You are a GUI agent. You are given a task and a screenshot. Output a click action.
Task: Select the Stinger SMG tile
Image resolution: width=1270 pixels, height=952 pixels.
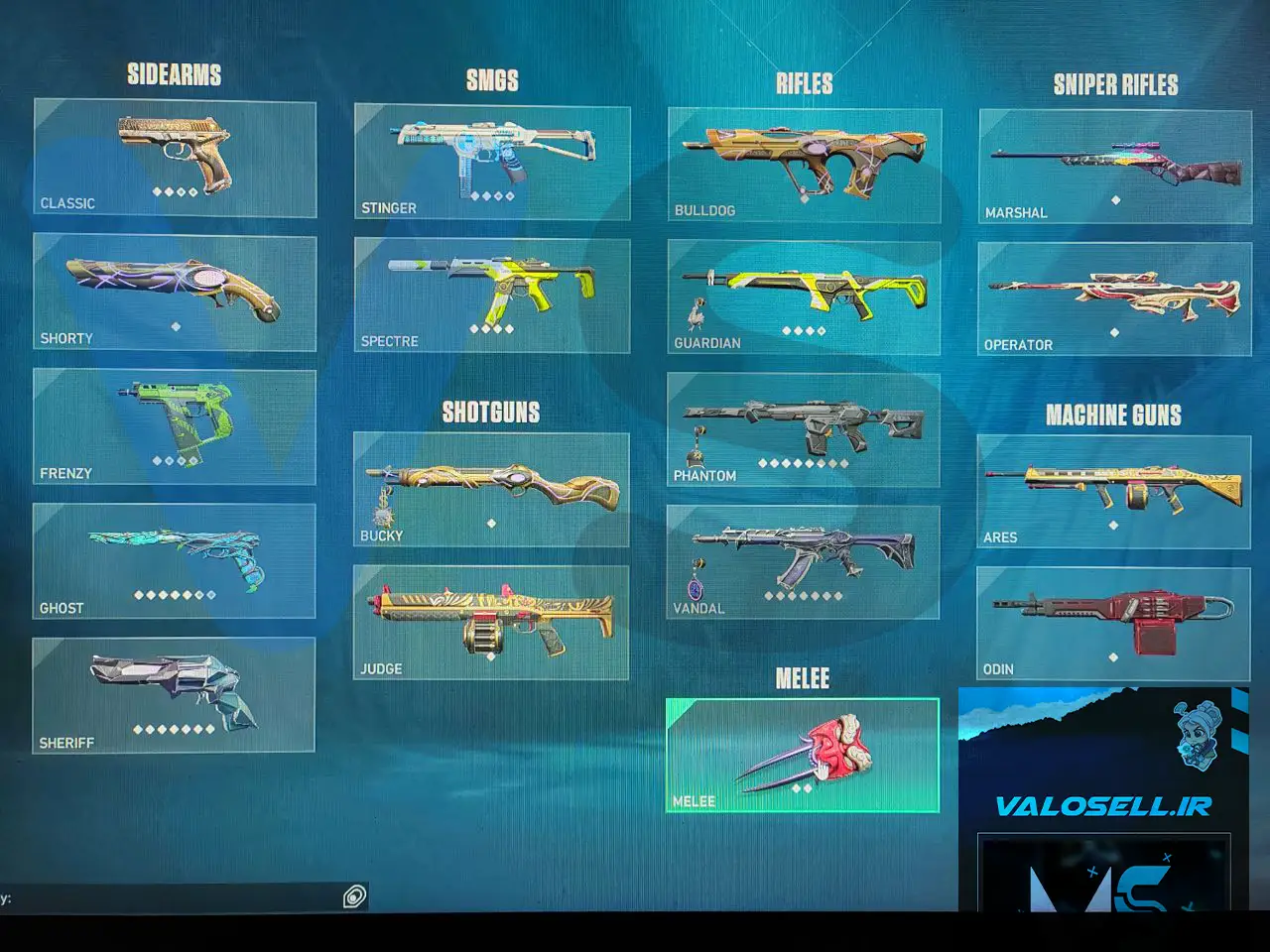[x=492, y=163]
